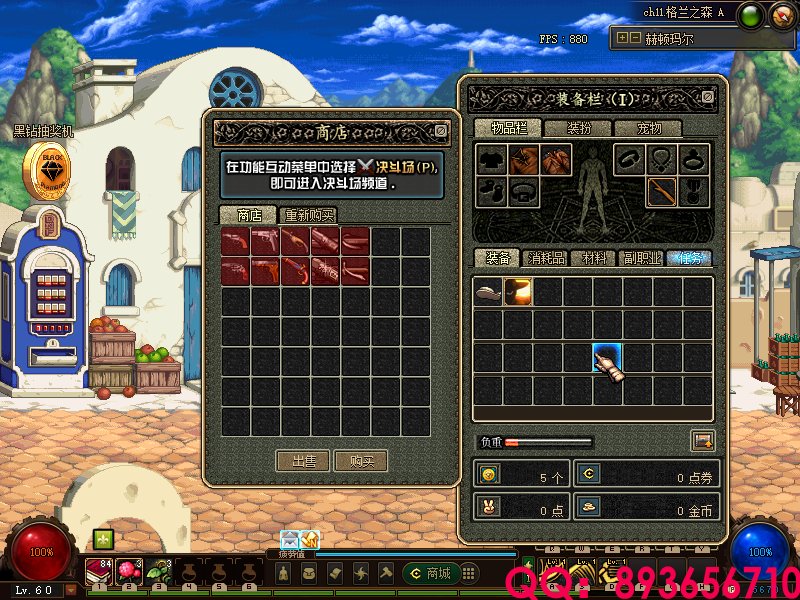
Task: Click the green fleur-de-lis buff icon
Action: click(103, 539)
